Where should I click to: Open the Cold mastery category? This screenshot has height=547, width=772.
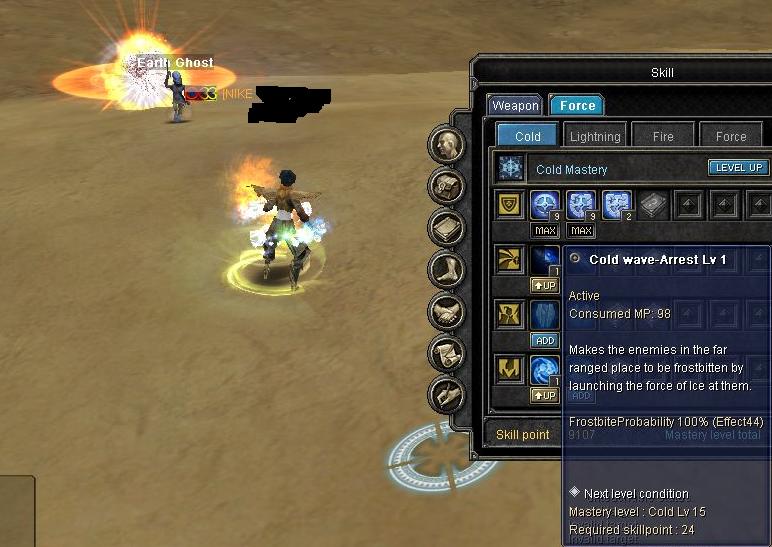click(527, 136)
